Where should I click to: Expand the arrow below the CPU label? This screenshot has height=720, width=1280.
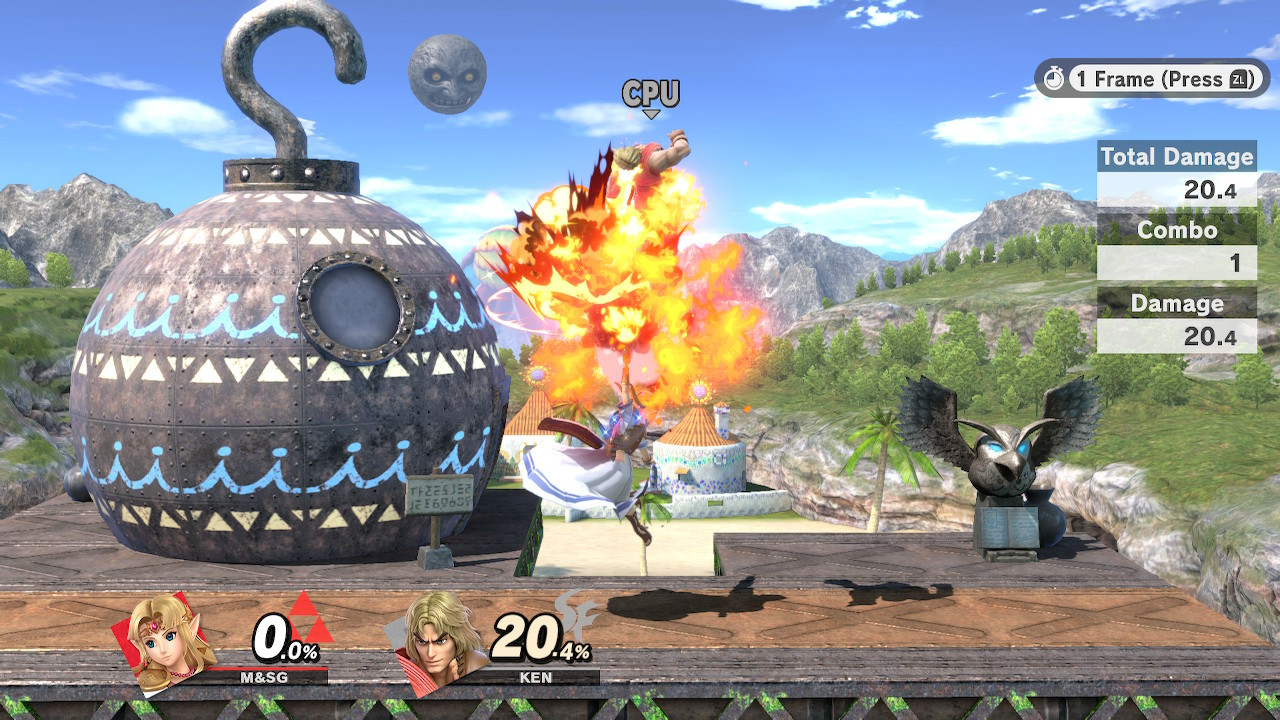pos(652,115)
